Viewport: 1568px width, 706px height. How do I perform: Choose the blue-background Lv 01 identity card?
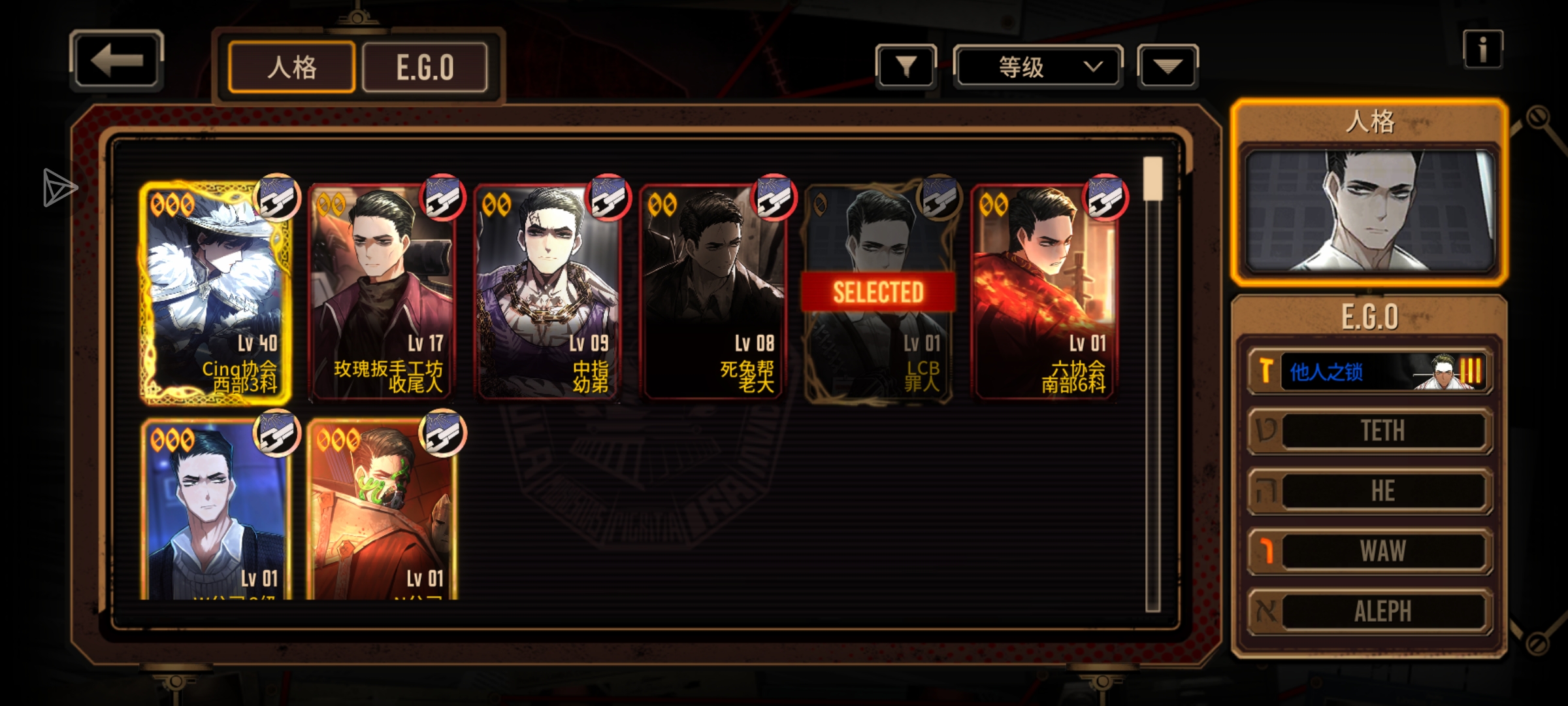[215, 510]
